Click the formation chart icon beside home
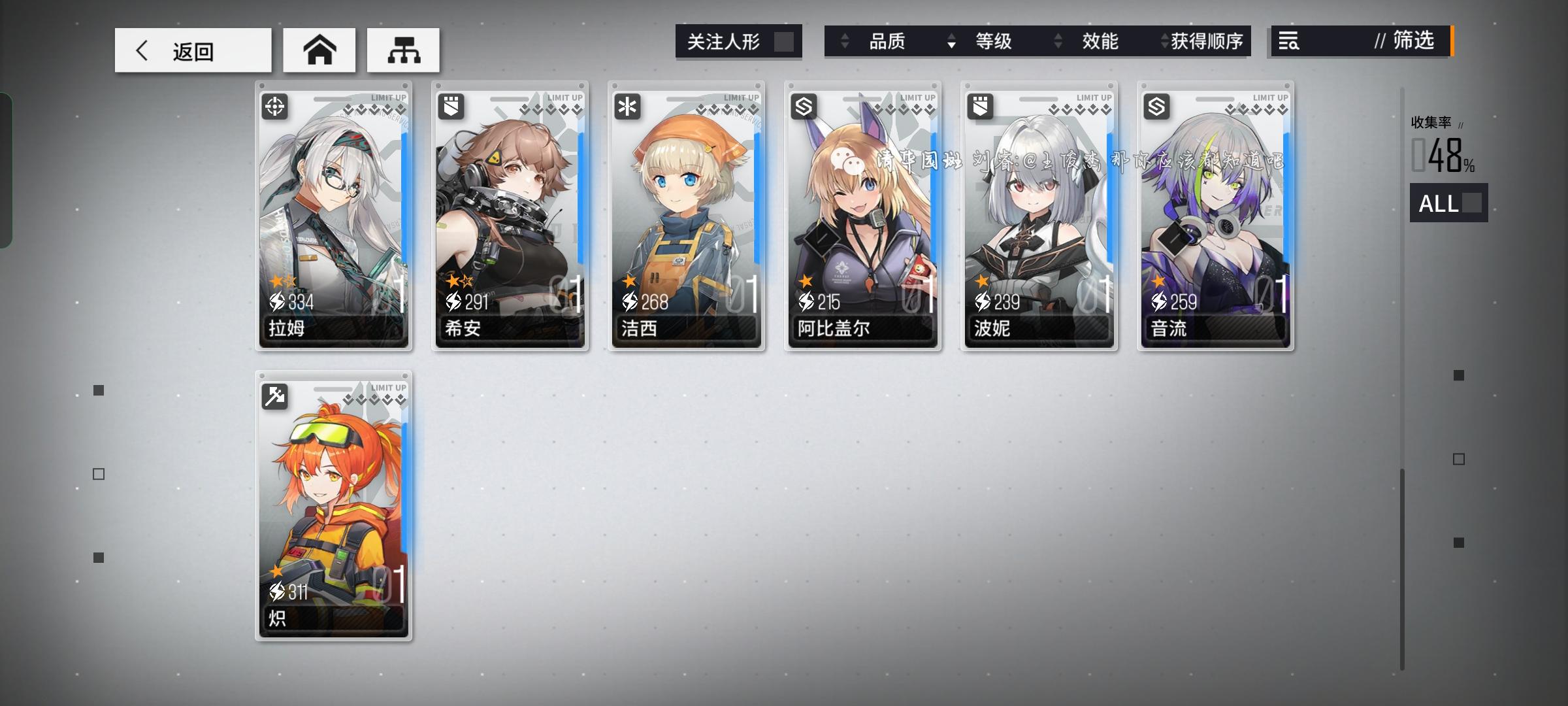This screenshot has height=706, width=1568. click(x=403, y=50)
